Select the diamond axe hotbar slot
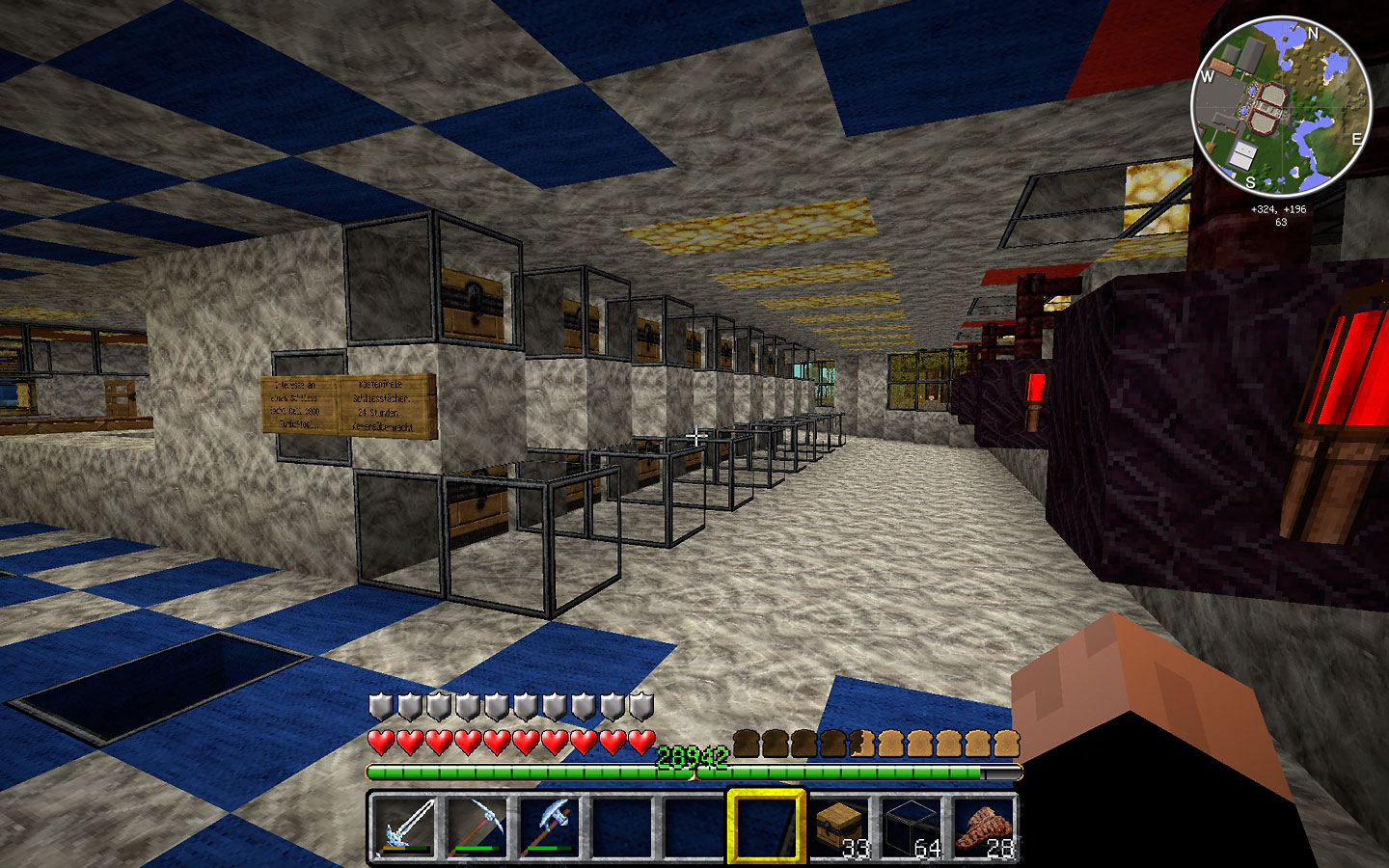Screen dimensions: 1389x868 pos(550,827)
